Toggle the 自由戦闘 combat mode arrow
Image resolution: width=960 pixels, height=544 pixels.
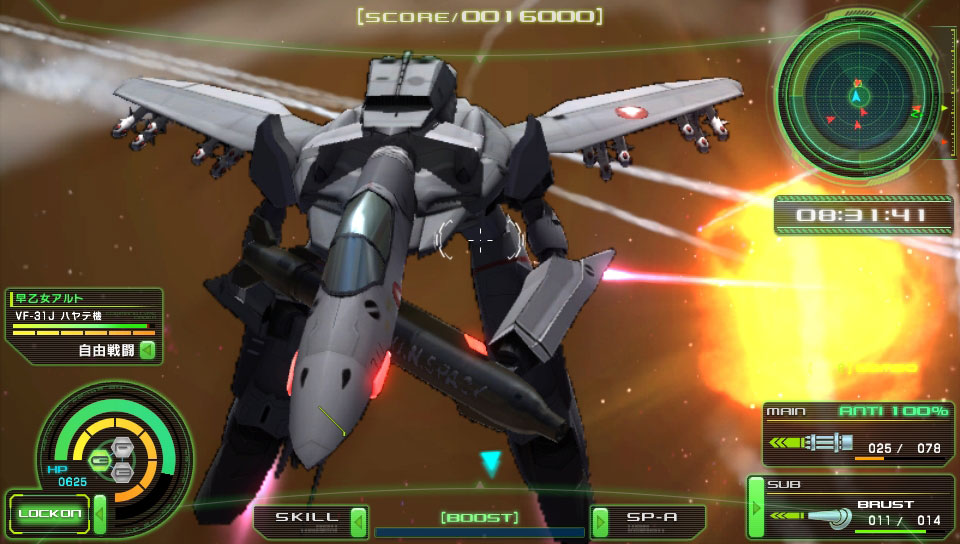point(147,350)
